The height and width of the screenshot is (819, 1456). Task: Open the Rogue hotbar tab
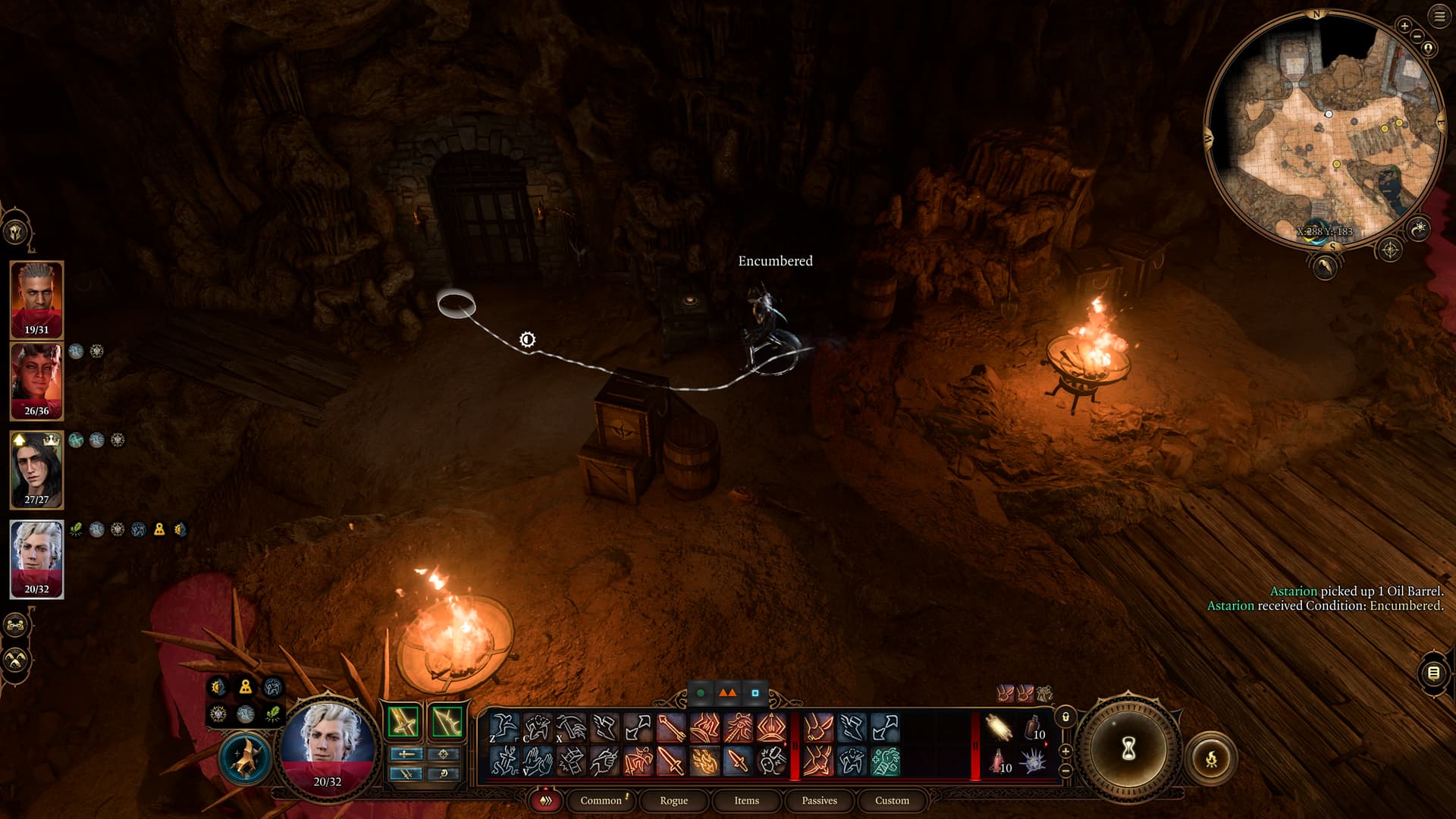(x=673, y=800)
